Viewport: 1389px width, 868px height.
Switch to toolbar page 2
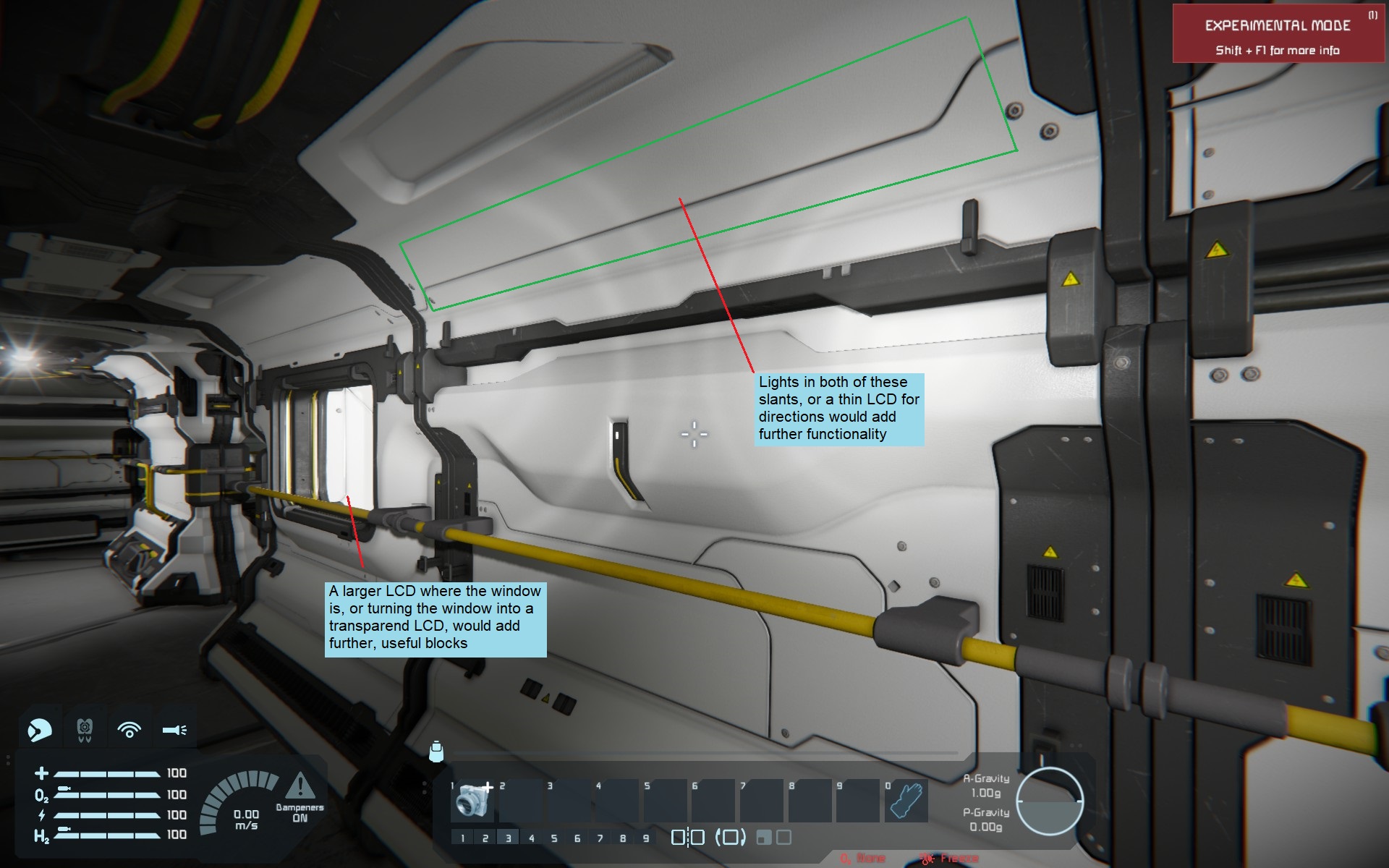coord(485,838)
